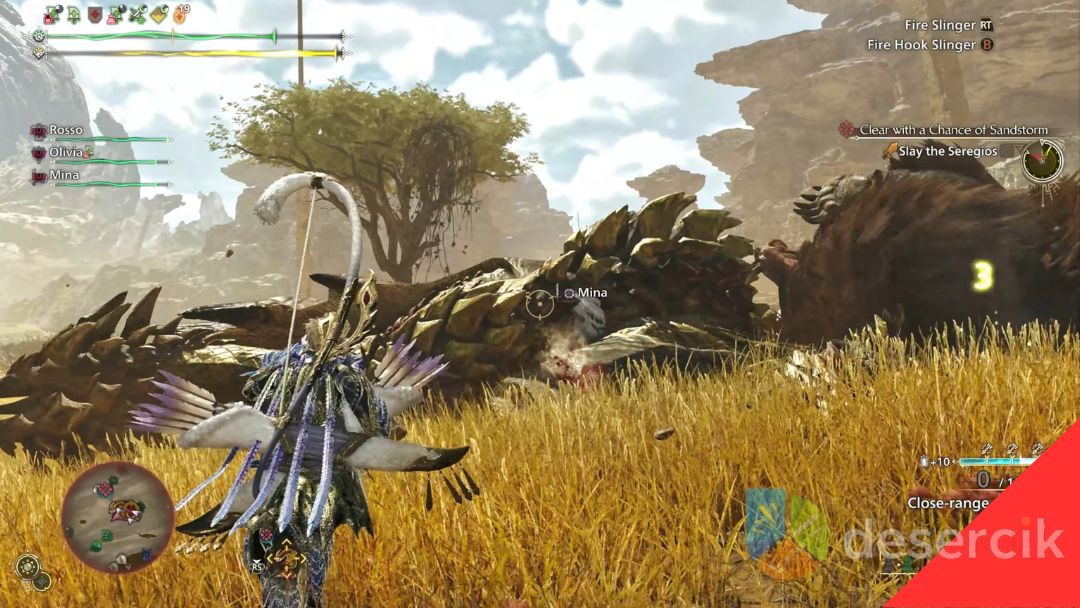The image size is (1080, 608).
Task: Click the red shield defense buff icon
Action: pyautogui.click(x=95, y=14)
